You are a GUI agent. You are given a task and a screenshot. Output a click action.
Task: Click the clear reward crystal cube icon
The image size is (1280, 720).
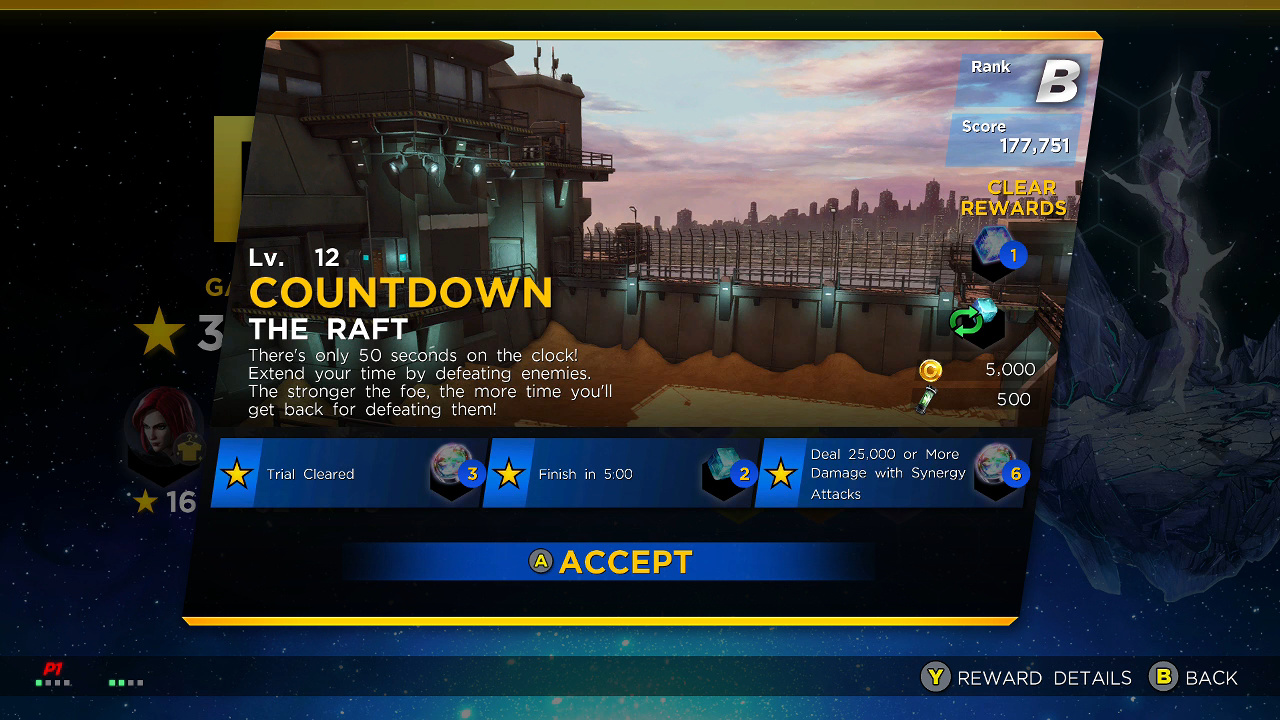point(998,250)
